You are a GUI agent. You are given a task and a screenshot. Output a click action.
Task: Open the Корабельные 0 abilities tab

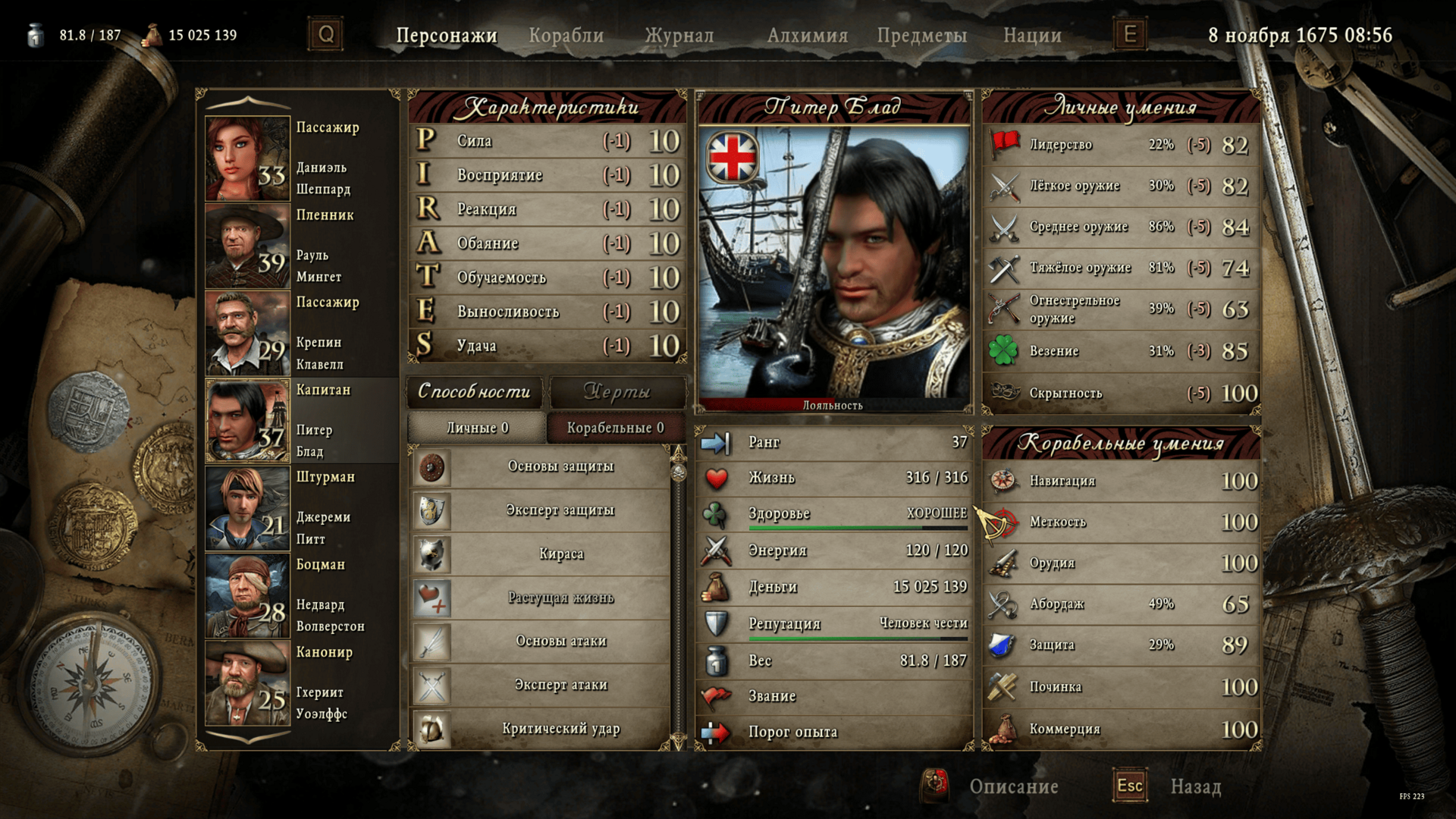click(615, 428)
